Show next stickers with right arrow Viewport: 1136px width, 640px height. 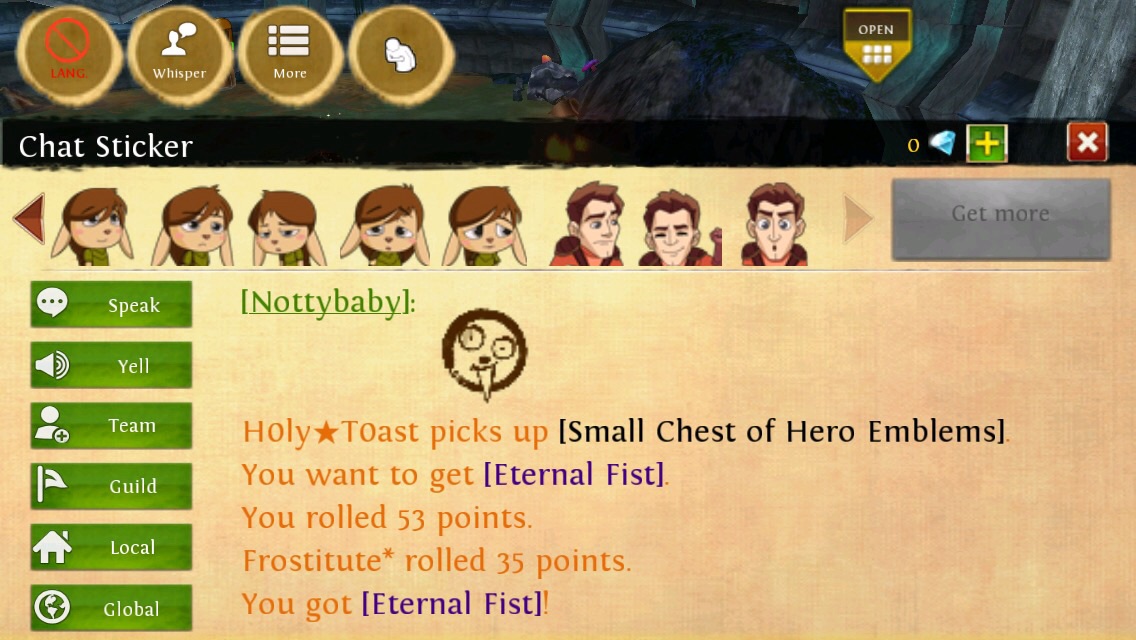(x=858, y=218)
